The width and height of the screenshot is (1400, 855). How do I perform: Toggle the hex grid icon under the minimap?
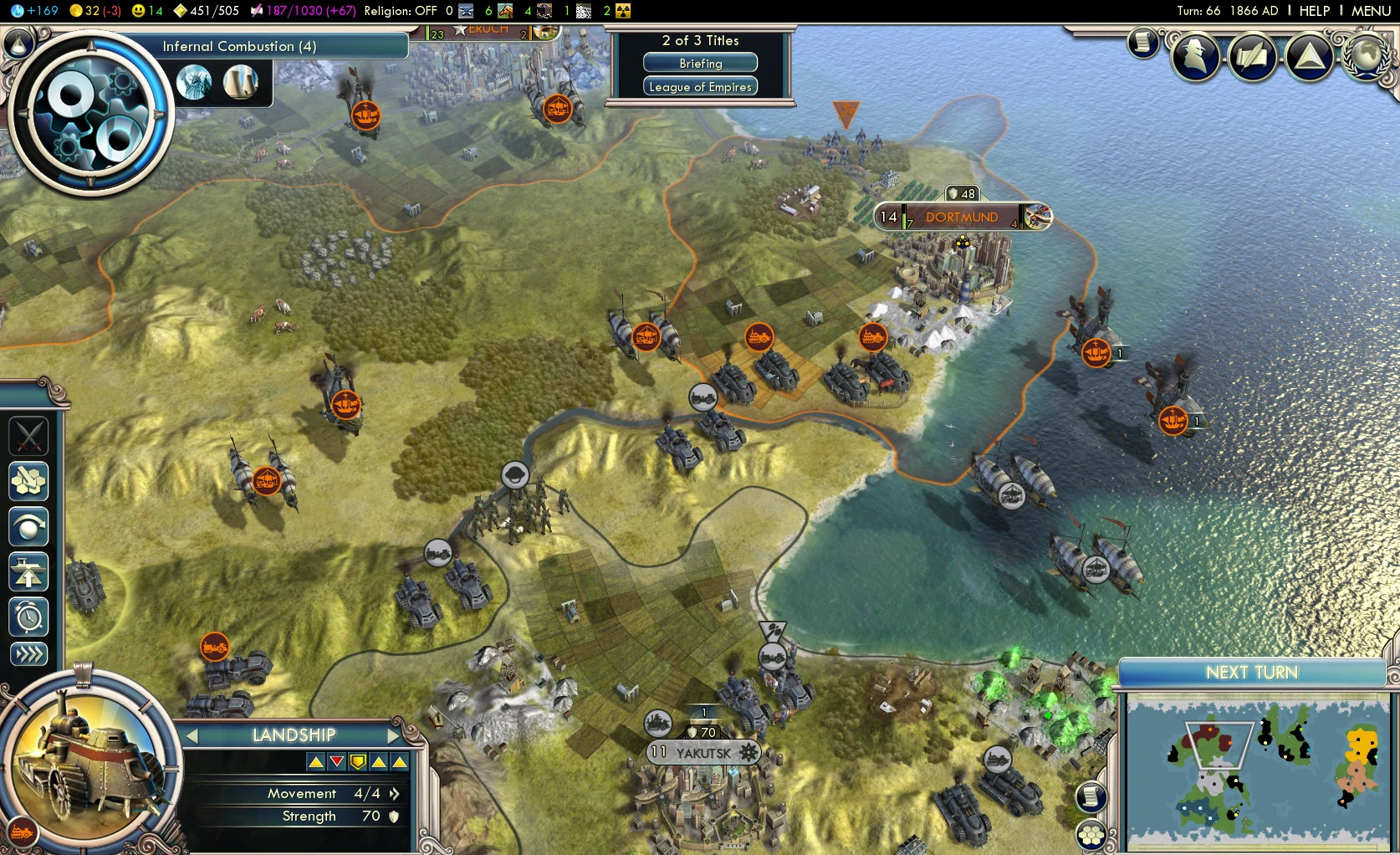click(x=1091, y=835)
